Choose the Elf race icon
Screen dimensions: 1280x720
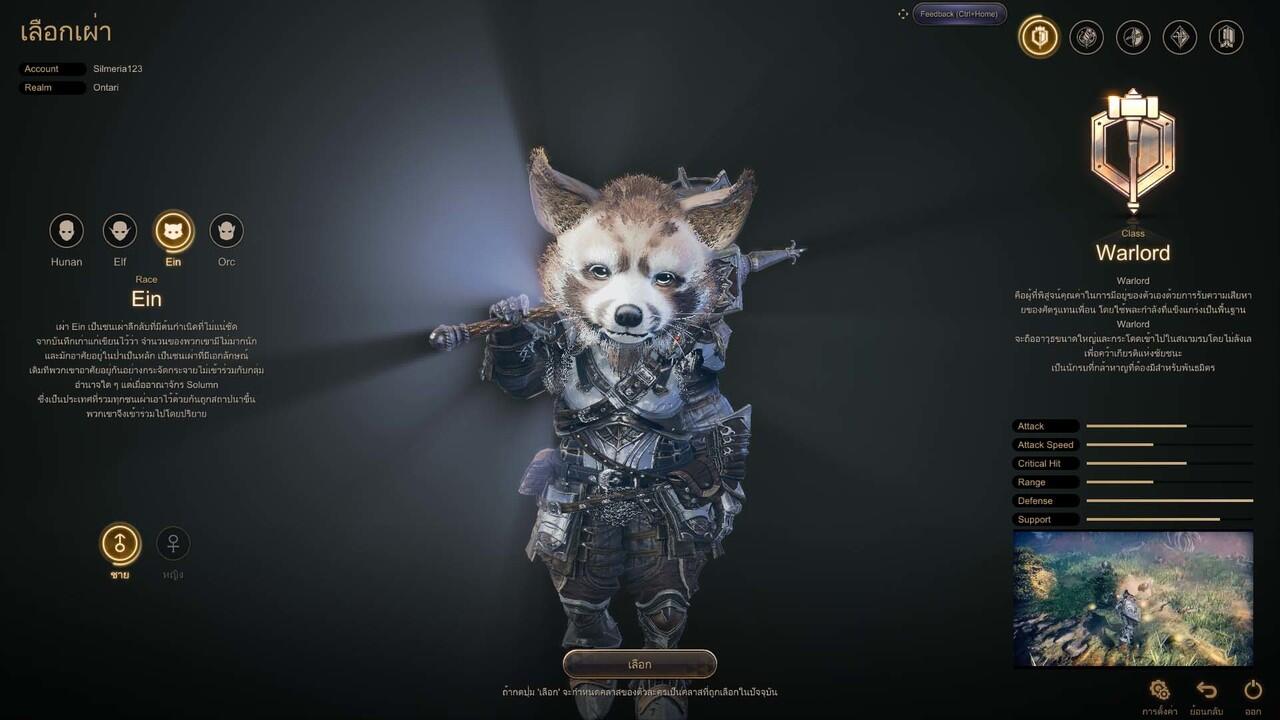pyautogui.click(x=120, y=231)
